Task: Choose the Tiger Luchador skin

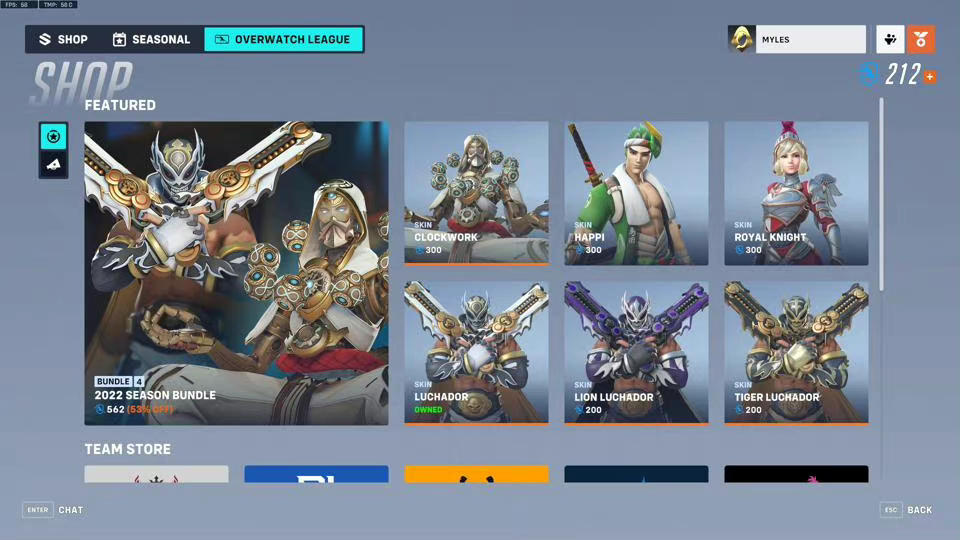Action: 796,352
